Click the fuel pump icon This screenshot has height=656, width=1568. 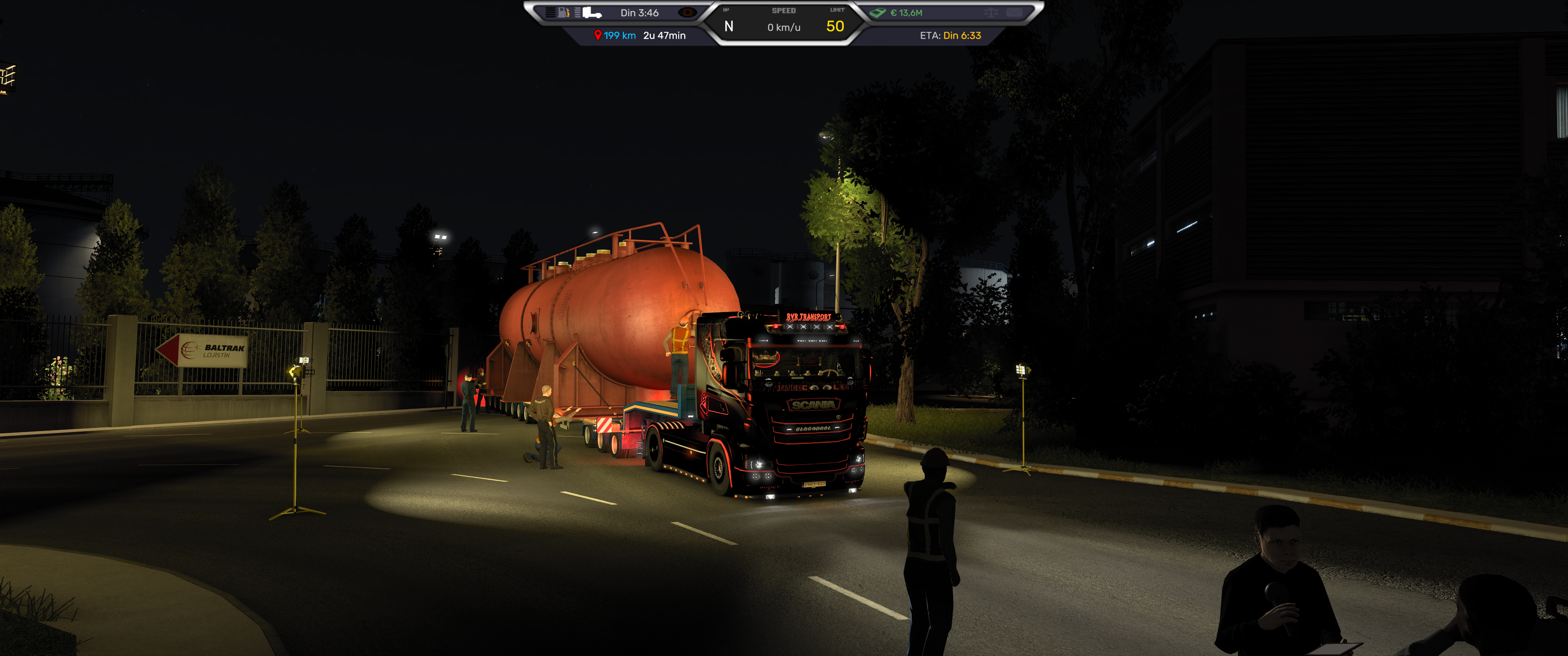click(x=563, y=12)
